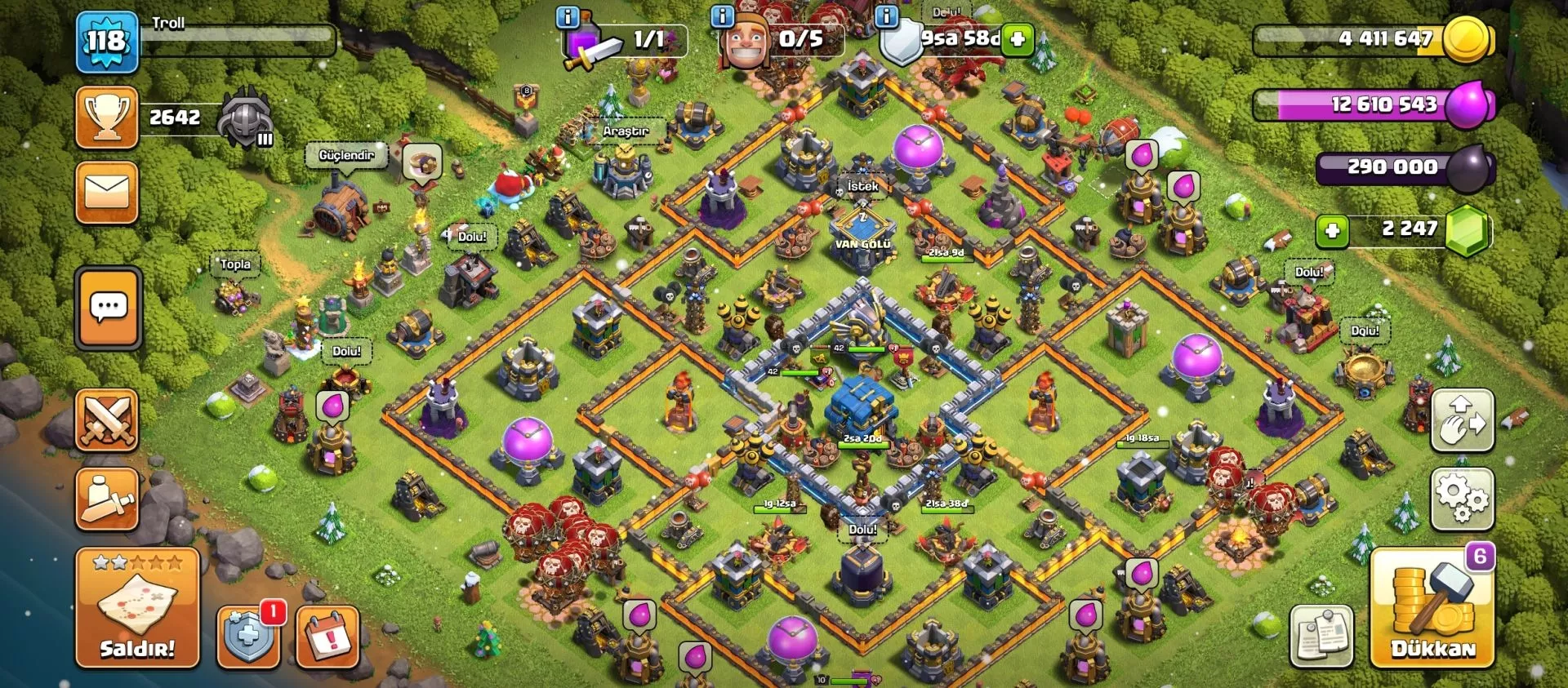View the trophy league button
The image size is (1568, 688).
click(107, 118)
